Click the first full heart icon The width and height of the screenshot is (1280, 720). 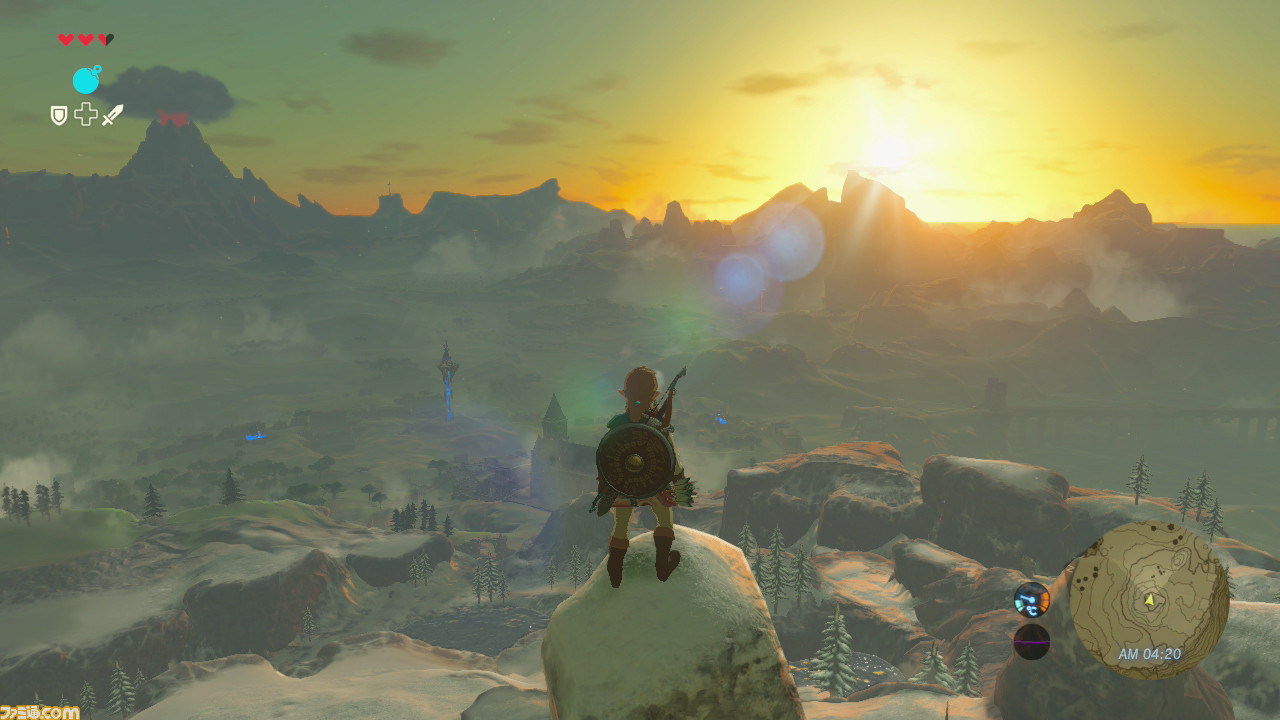[66, 37]
